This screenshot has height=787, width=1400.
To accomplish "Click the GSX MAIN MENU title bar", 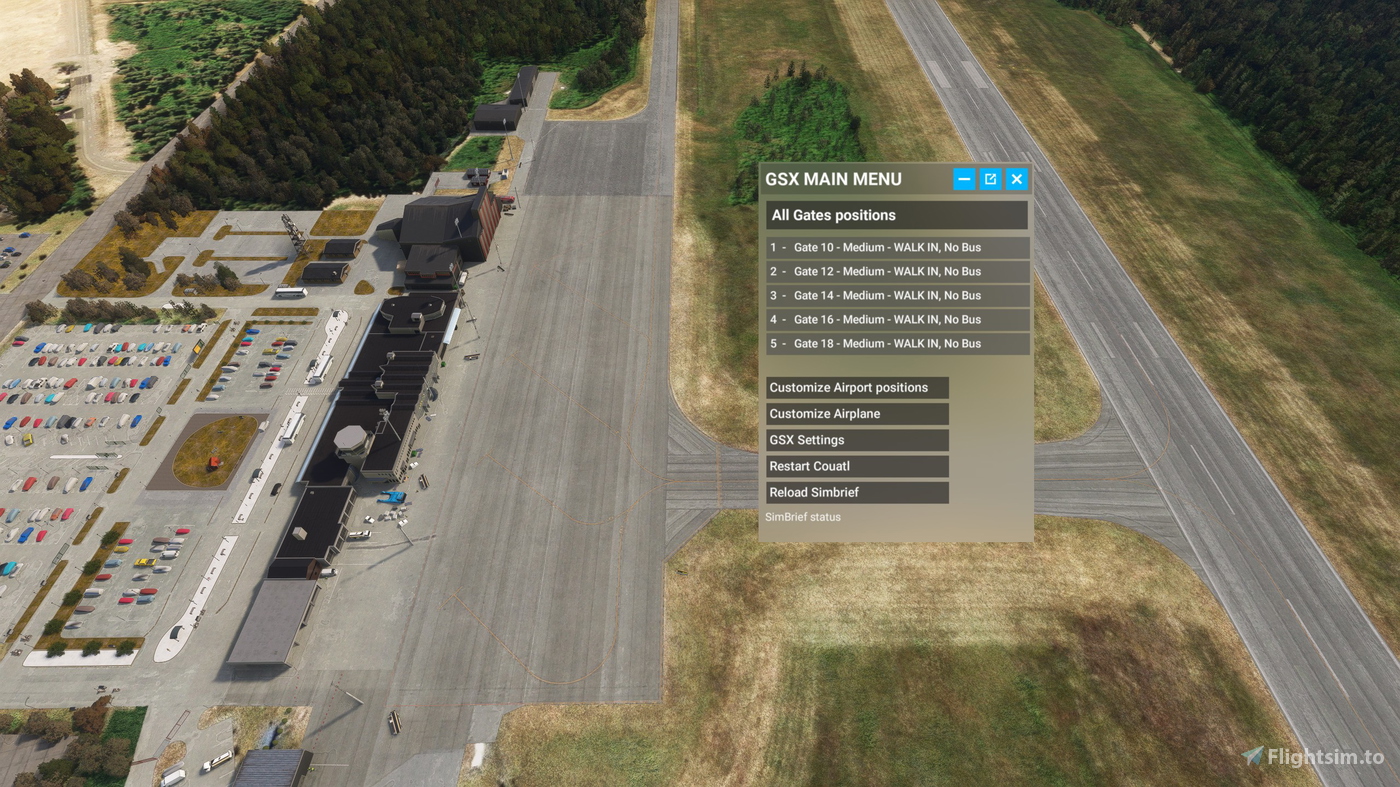I will click(850, 178).
